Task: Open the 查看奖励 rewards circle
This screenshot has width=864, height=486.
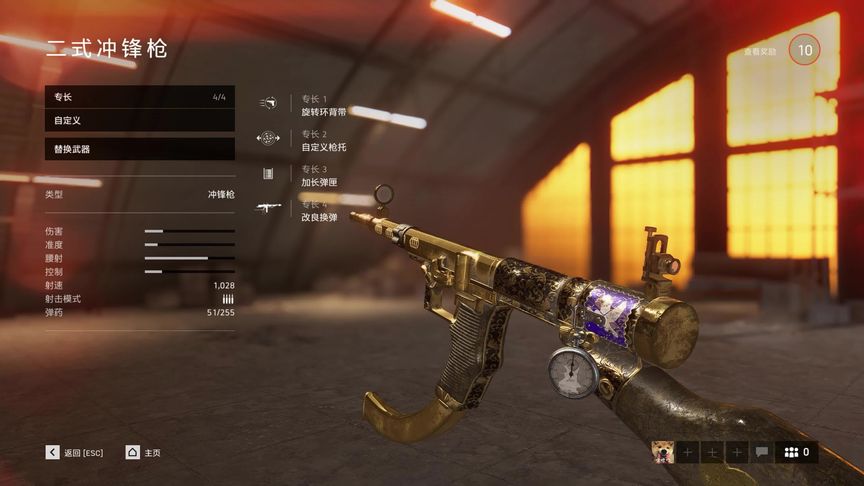Action: [x=804, y=49]
